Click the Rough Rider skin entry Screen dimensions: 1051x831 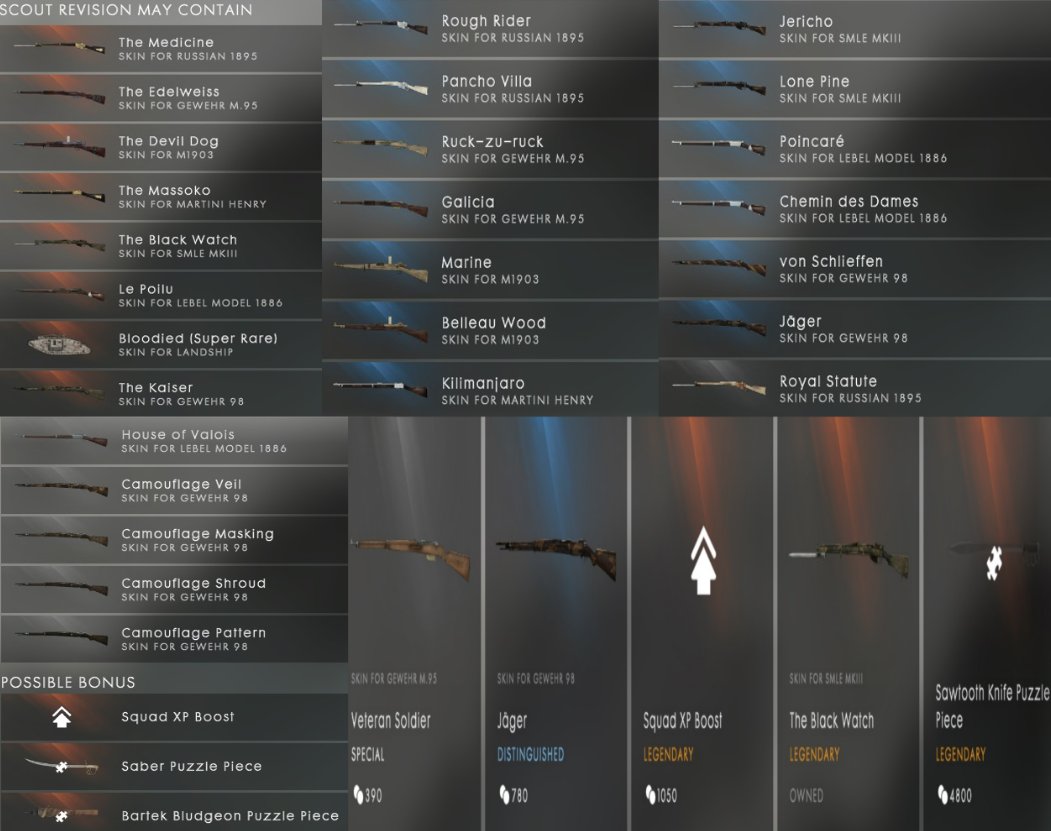click(x=490, y=29)
